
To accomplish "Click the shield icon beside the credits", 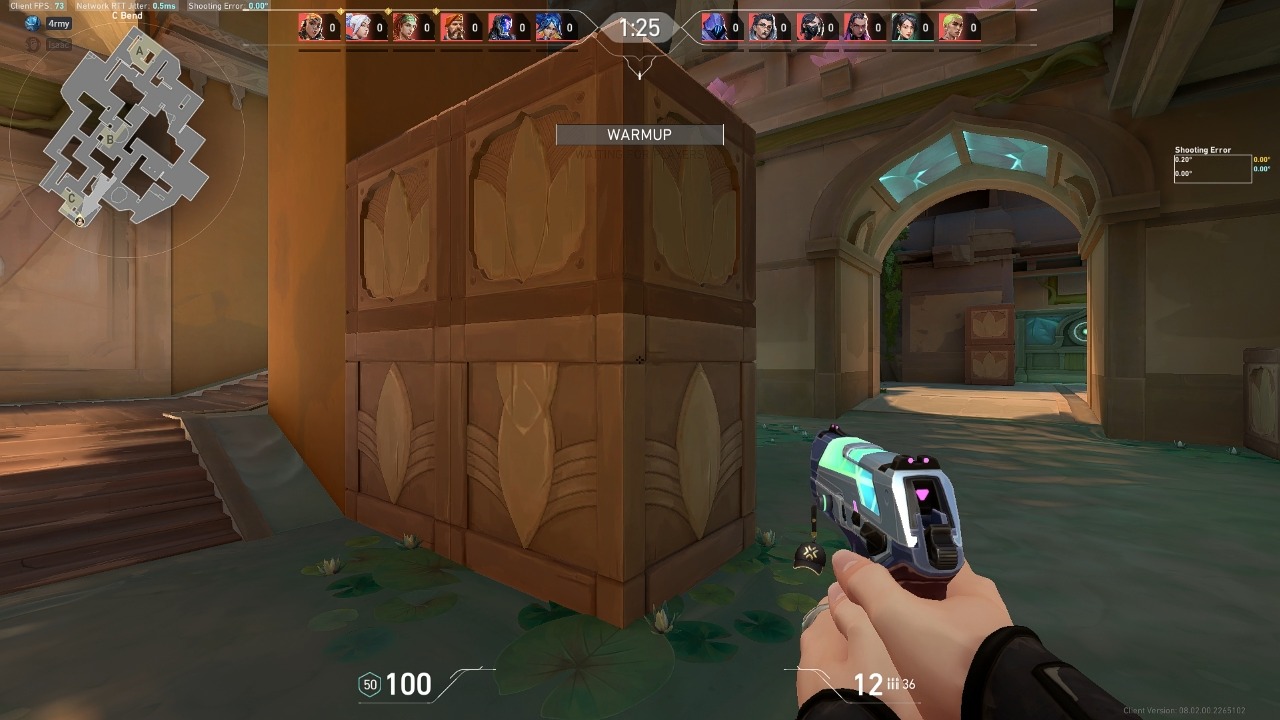I will click(368, 684).
